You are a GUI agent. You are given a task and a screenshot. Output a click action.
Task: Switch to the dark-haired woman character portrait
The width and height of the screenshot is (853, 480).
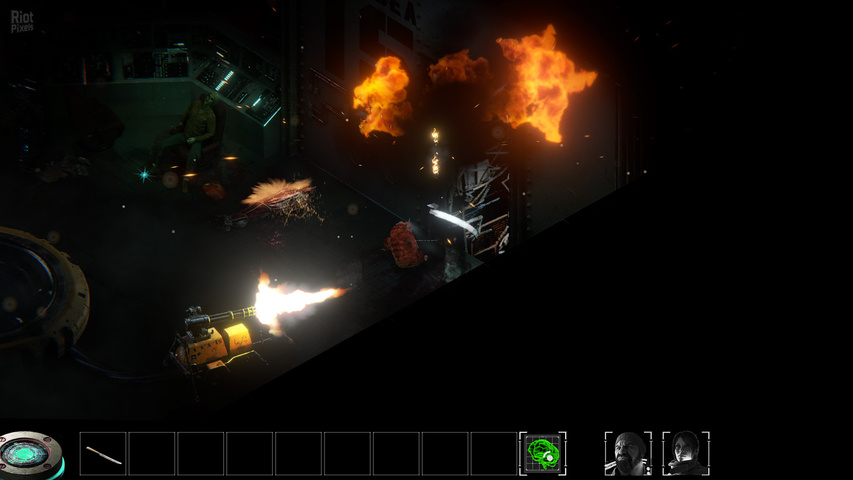click(x=686, y=454)
